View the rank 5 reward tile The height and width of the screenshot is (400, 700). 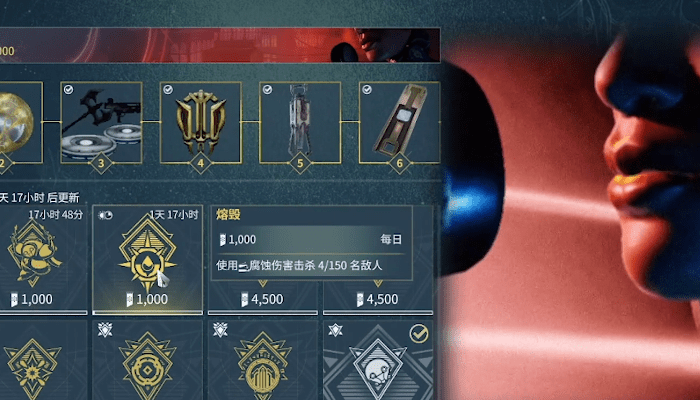tap(299, 122)
